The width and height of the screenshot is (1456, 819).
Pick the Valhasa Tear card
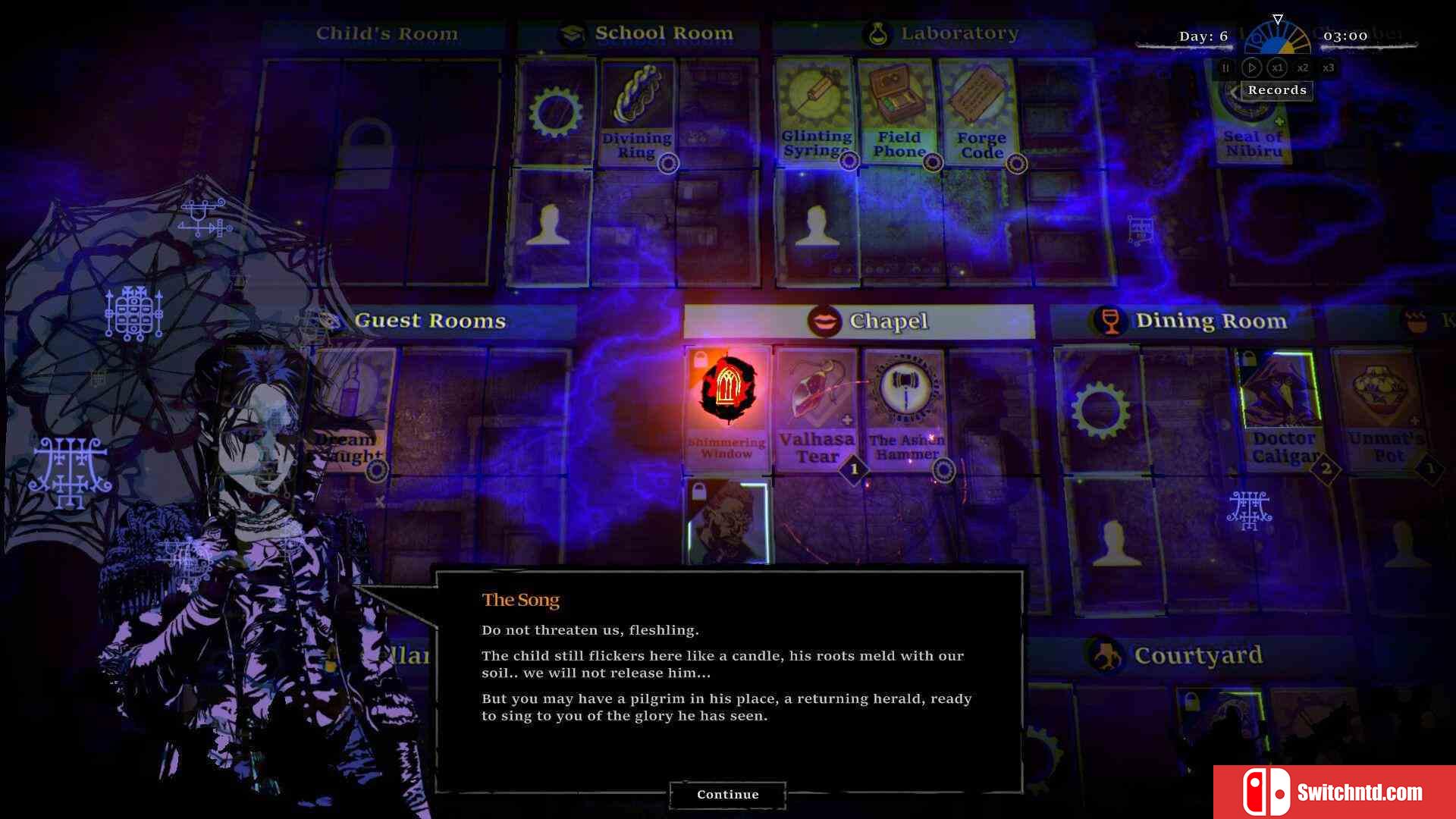pyautogui.click(x=817, y=408)
